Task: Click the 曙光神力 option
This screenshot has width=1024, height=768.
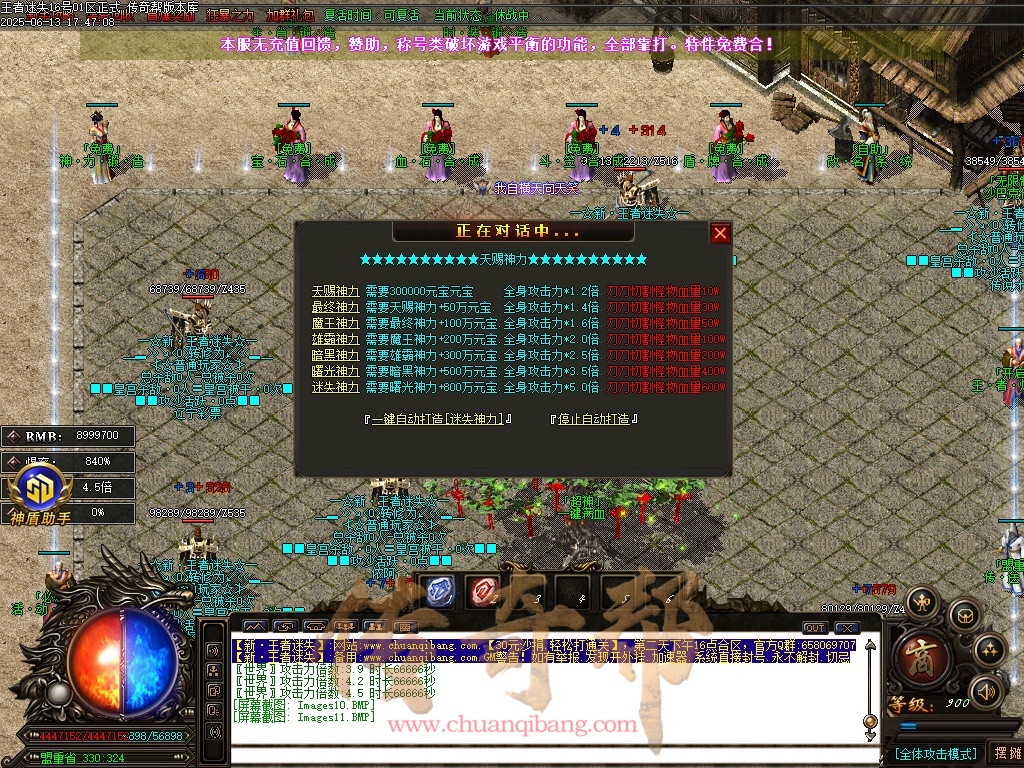Action: [335, 371]
